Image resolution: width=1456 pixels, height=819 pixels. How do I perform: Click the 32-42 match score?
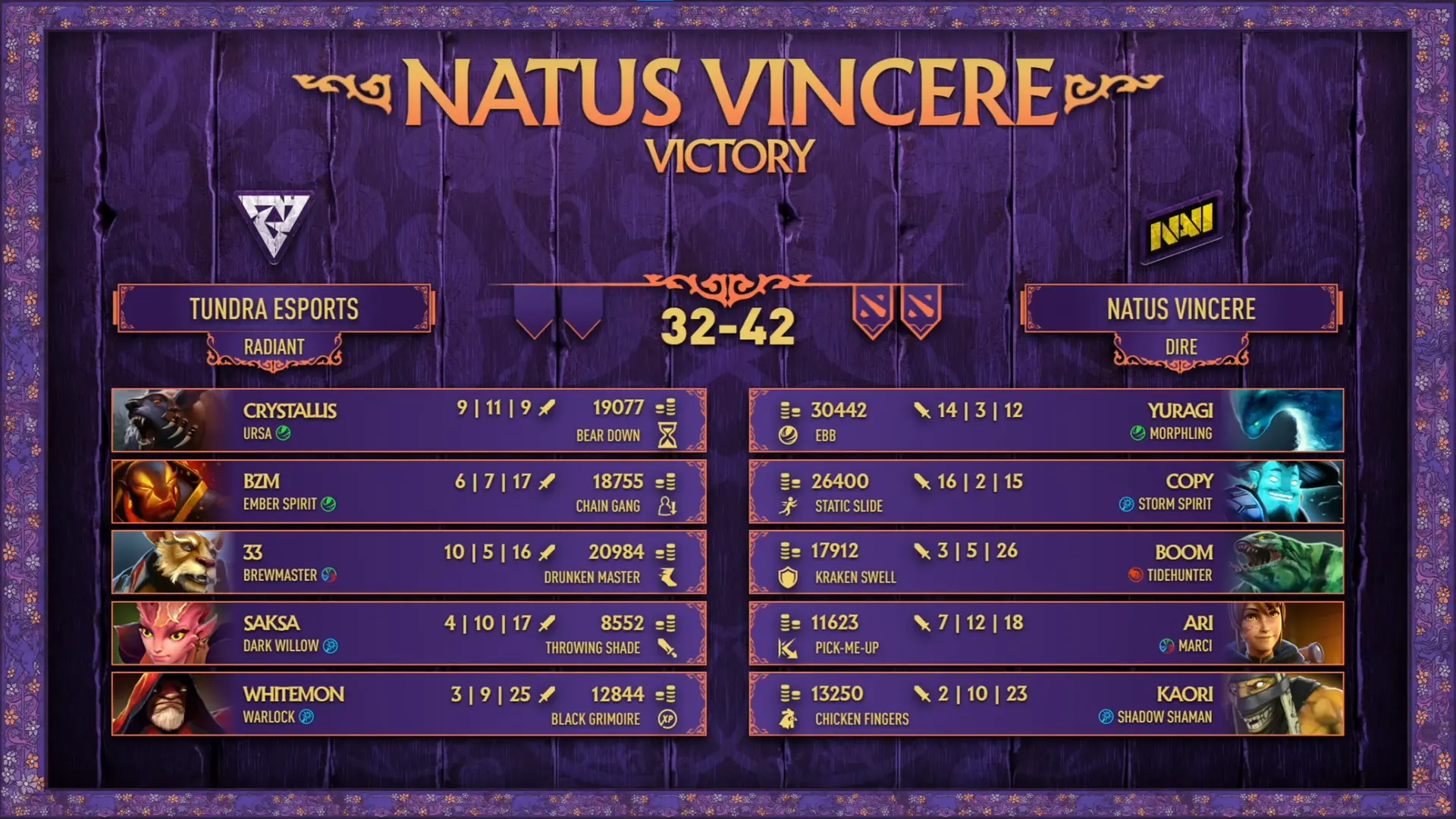pyautogui.click(x=728, y=326)
